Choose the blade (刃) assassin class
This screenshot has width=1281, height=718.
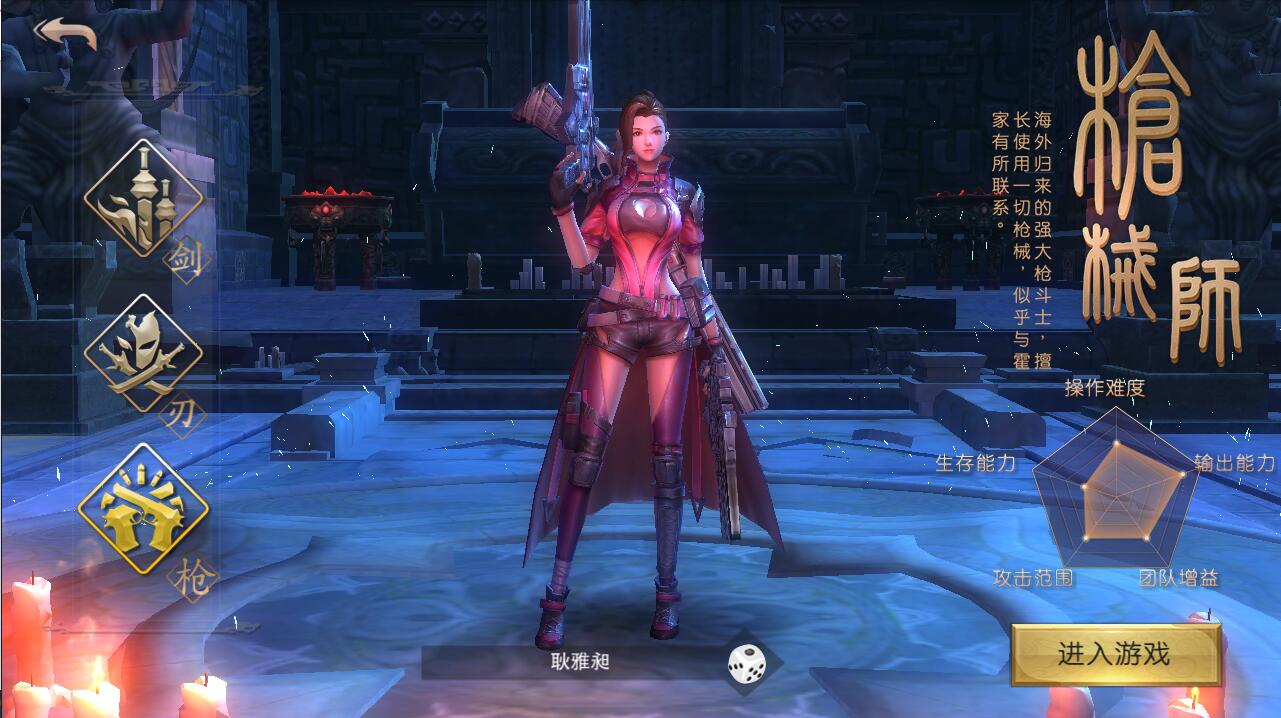tap(142, 353)
